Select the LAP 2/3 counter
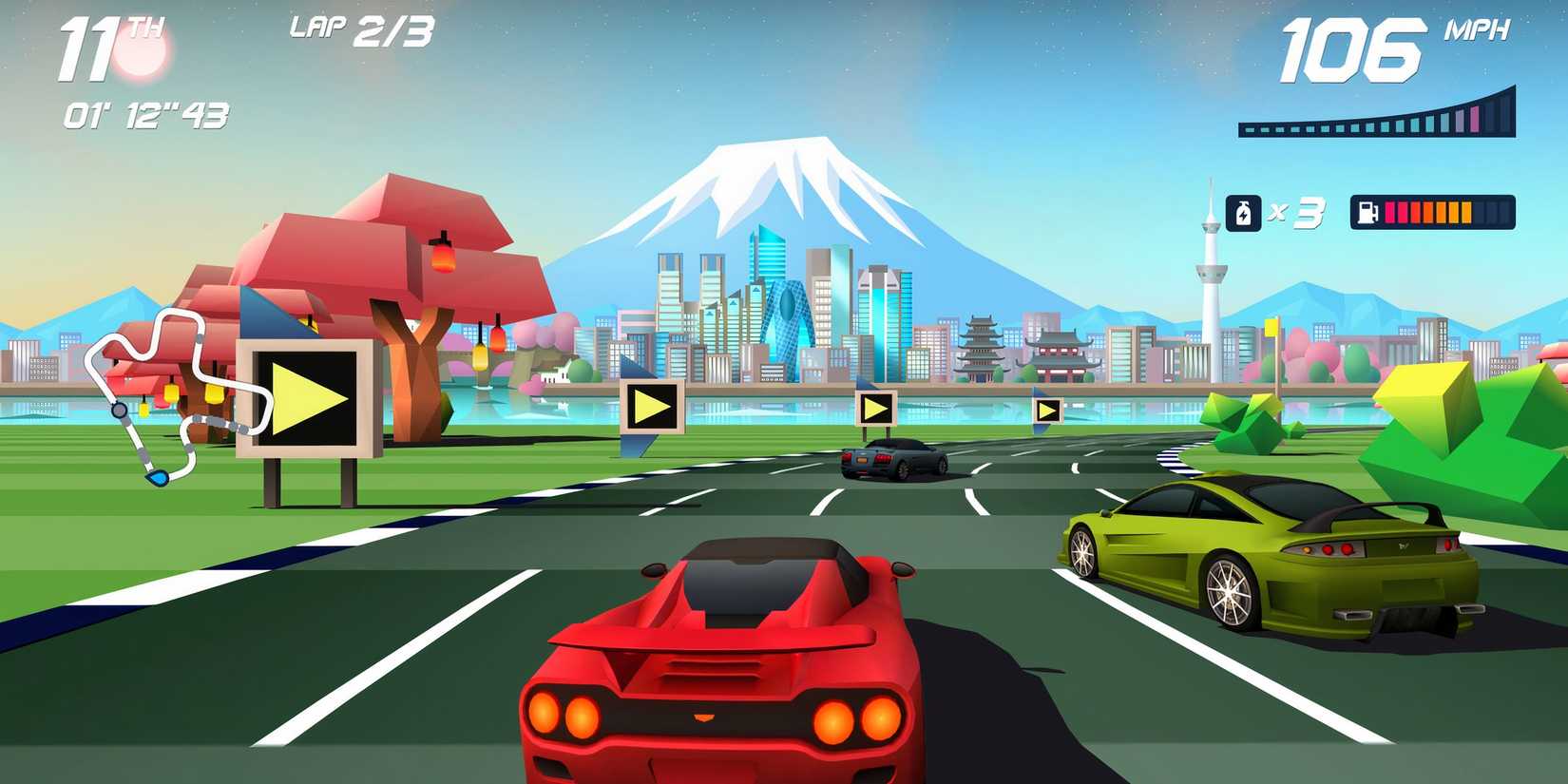The height and width of the screenshot is (784, 1568). [359, 29]
